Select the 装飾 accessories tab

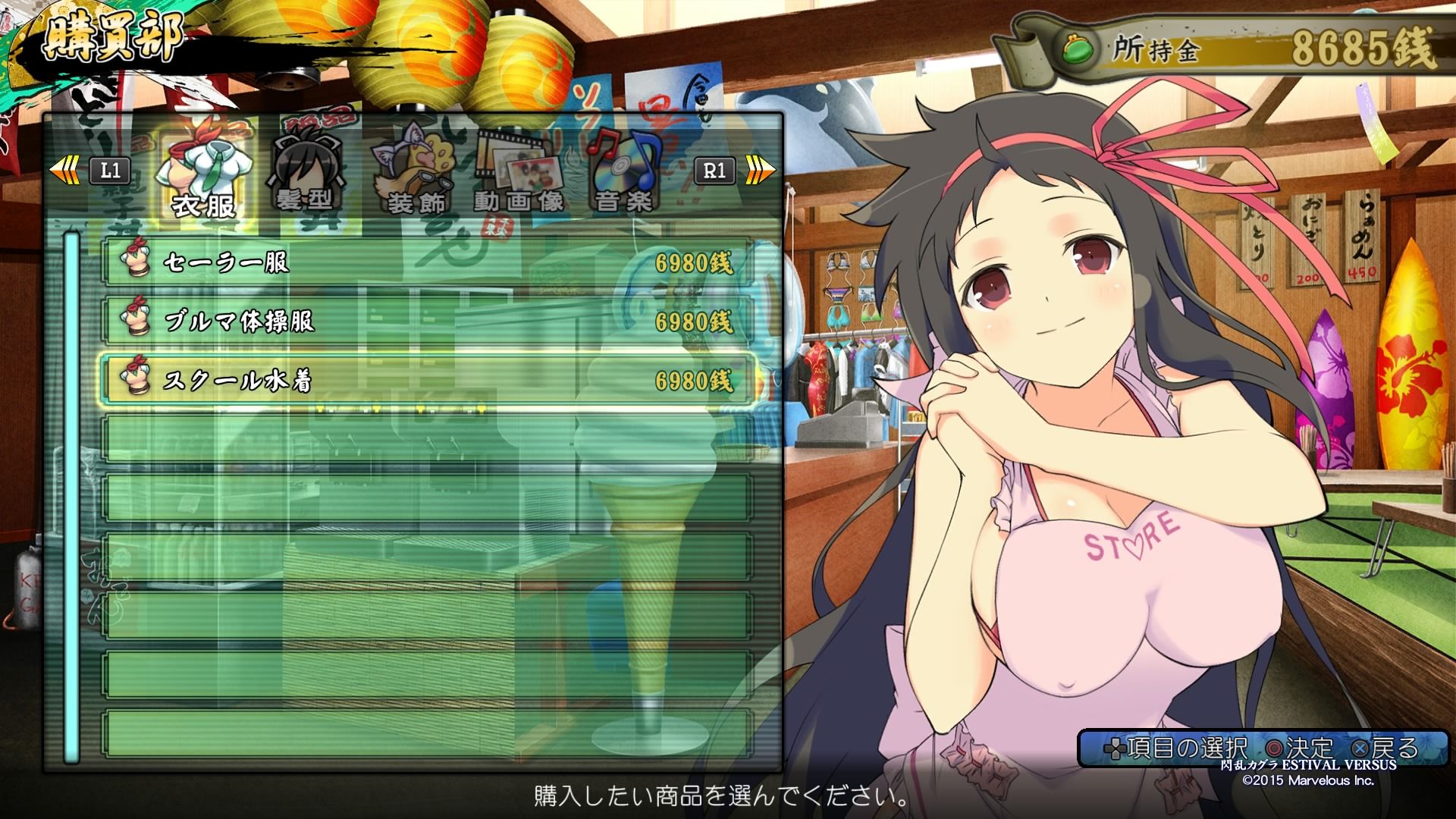pos(415,174)
